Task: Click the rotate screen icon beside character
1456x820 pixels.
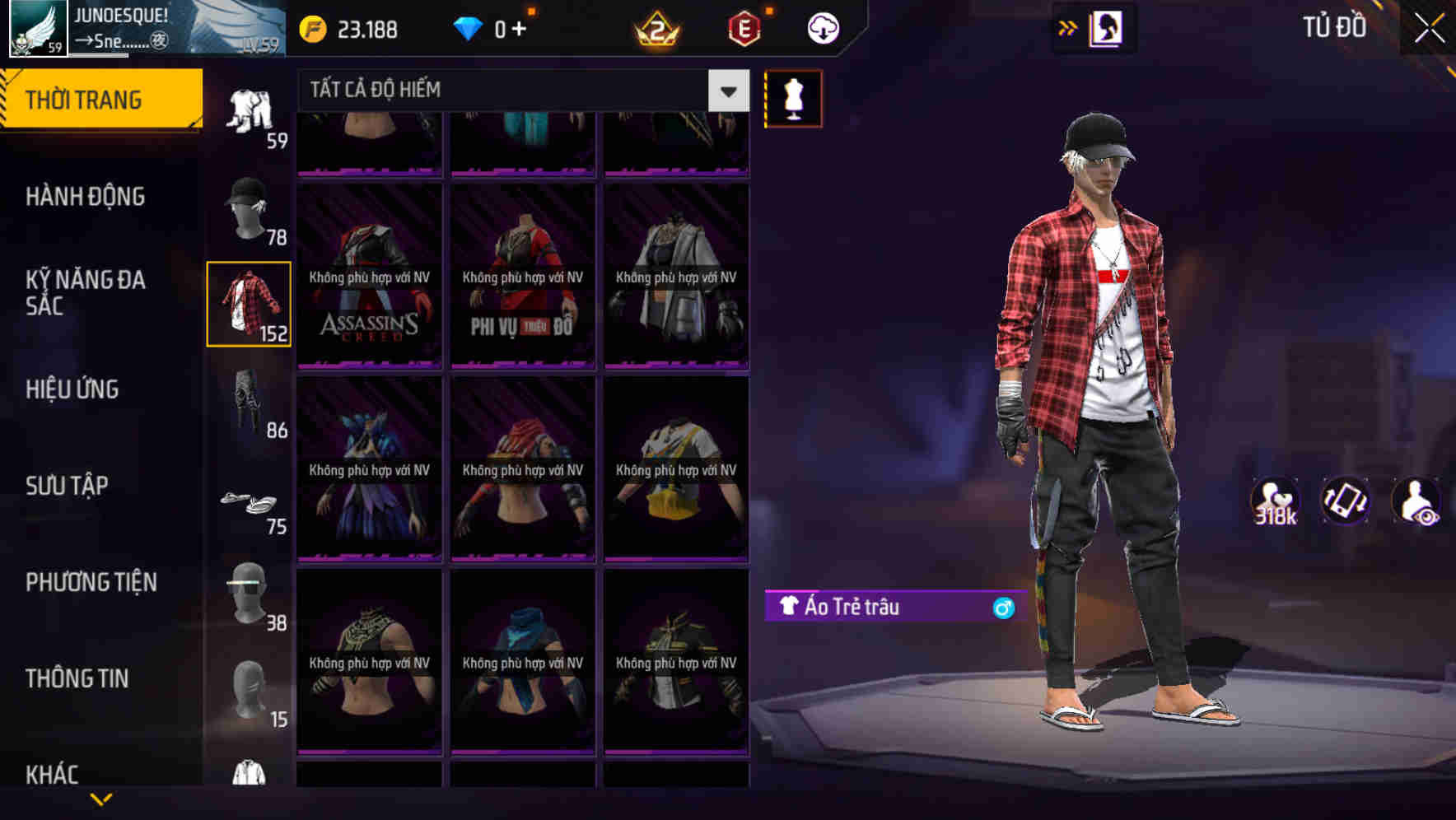Action: click(1344, 501)
